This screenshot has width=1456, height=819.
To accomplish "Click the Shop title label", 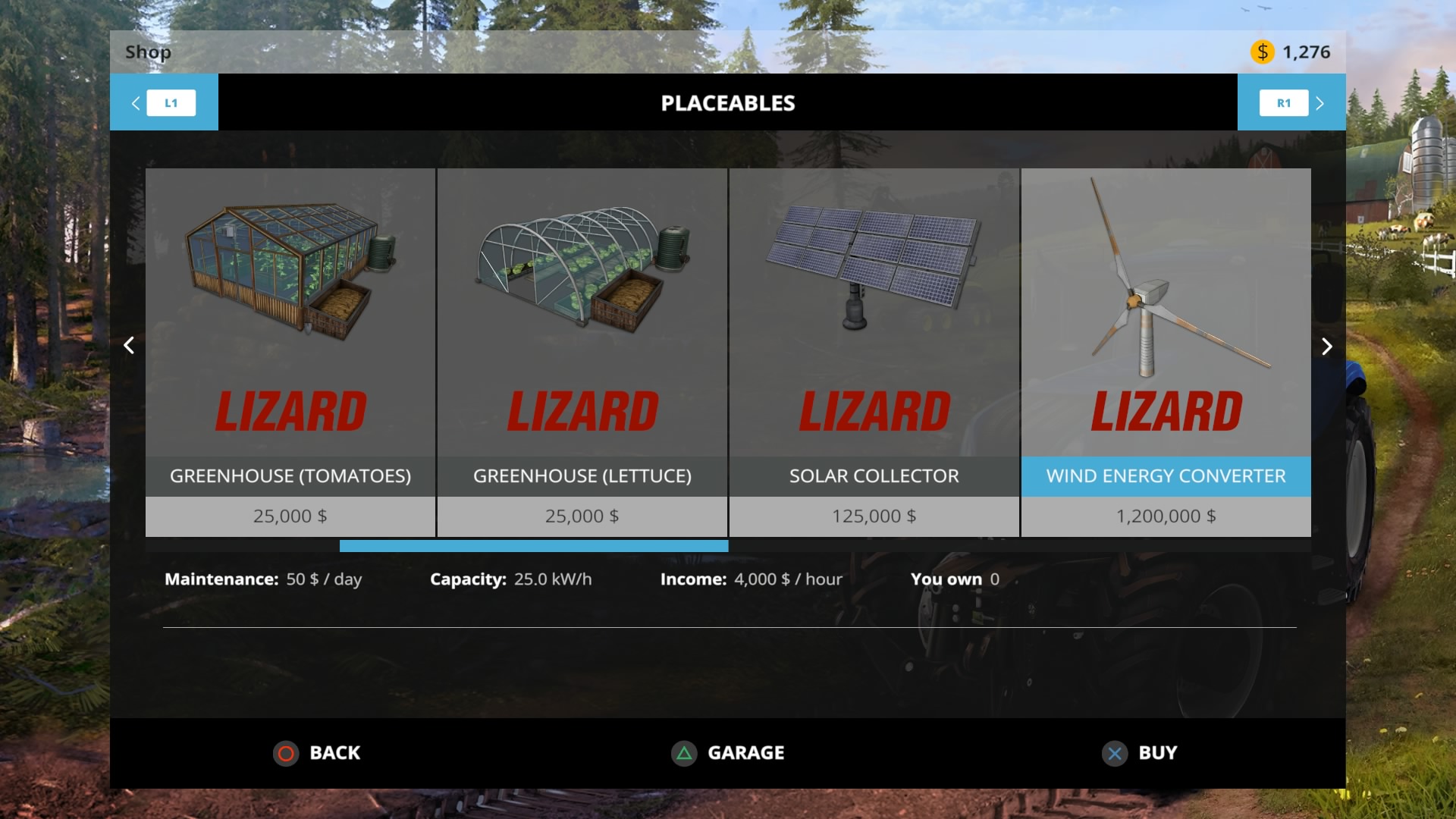I will 147,52.
